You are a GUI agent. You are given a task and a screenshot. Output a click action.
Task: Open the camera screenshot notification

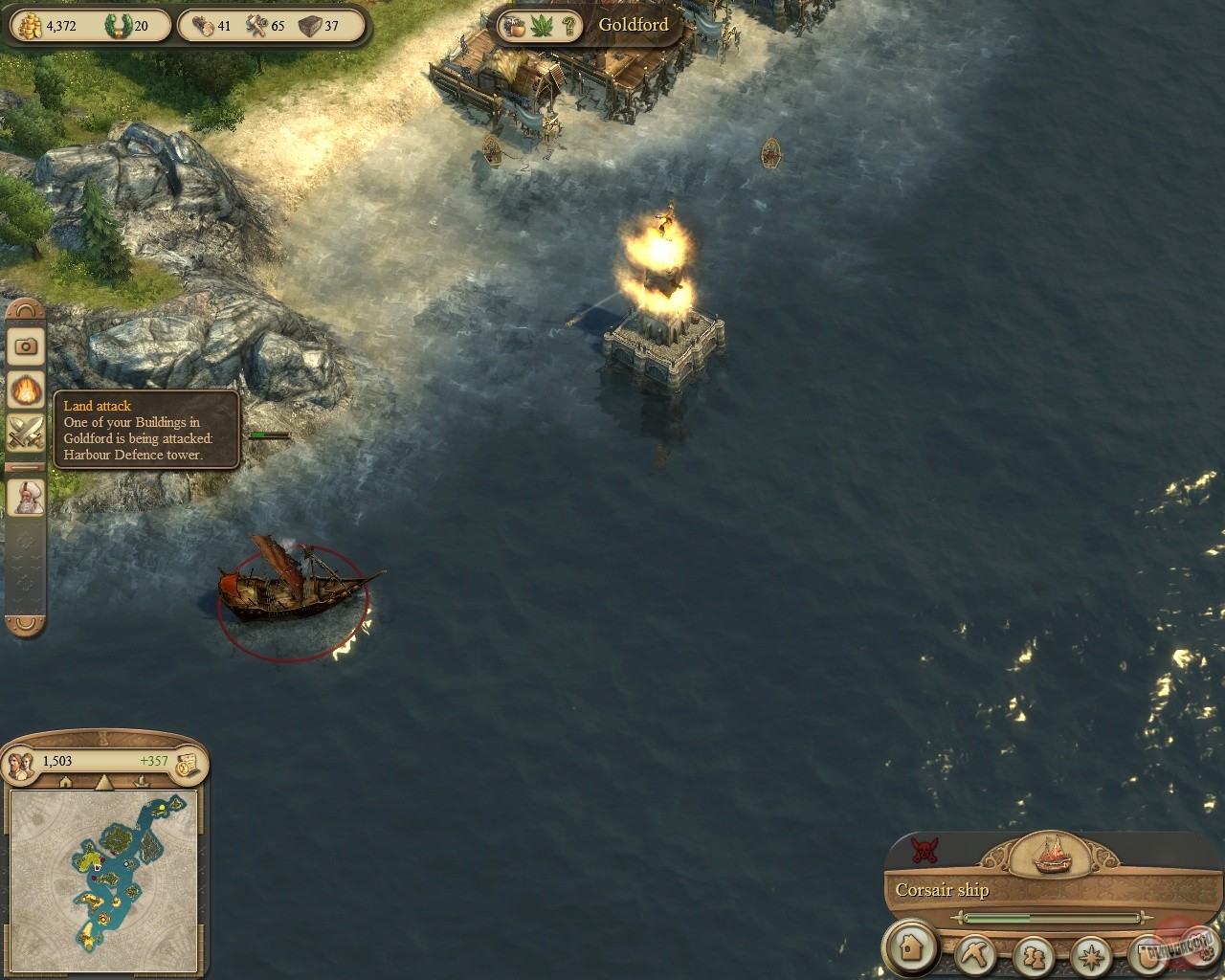click(x=26, y=345)
